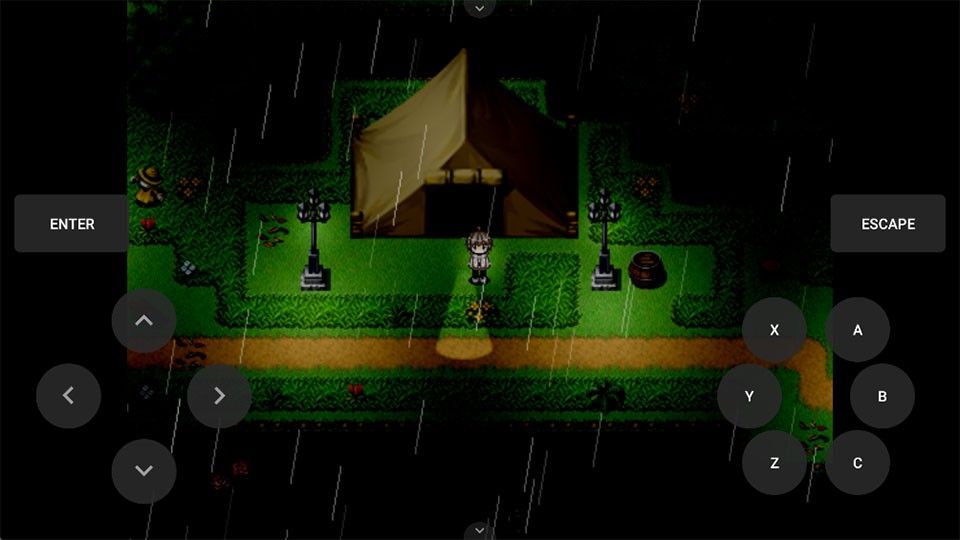960x540 pixels.
Task: Tap the ESCAPE button
Action: pos(888,224)
